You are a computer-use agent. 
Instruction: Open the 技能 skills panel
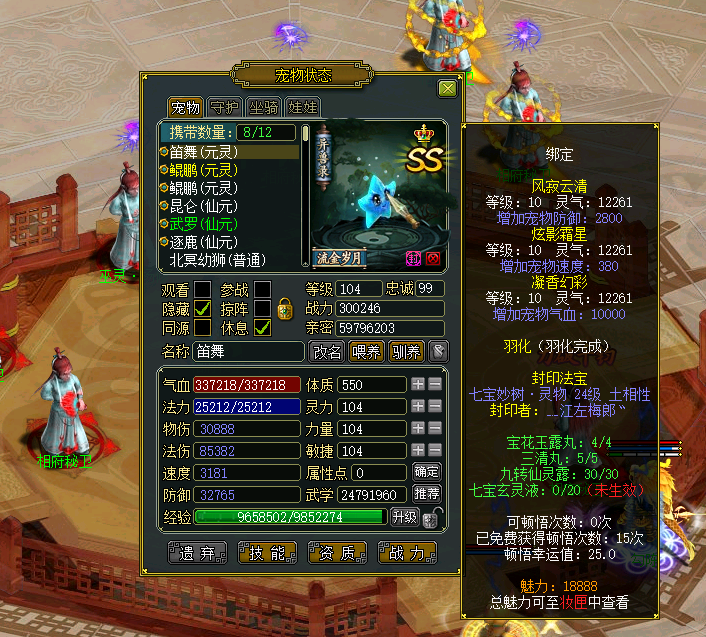coord(267,553)
